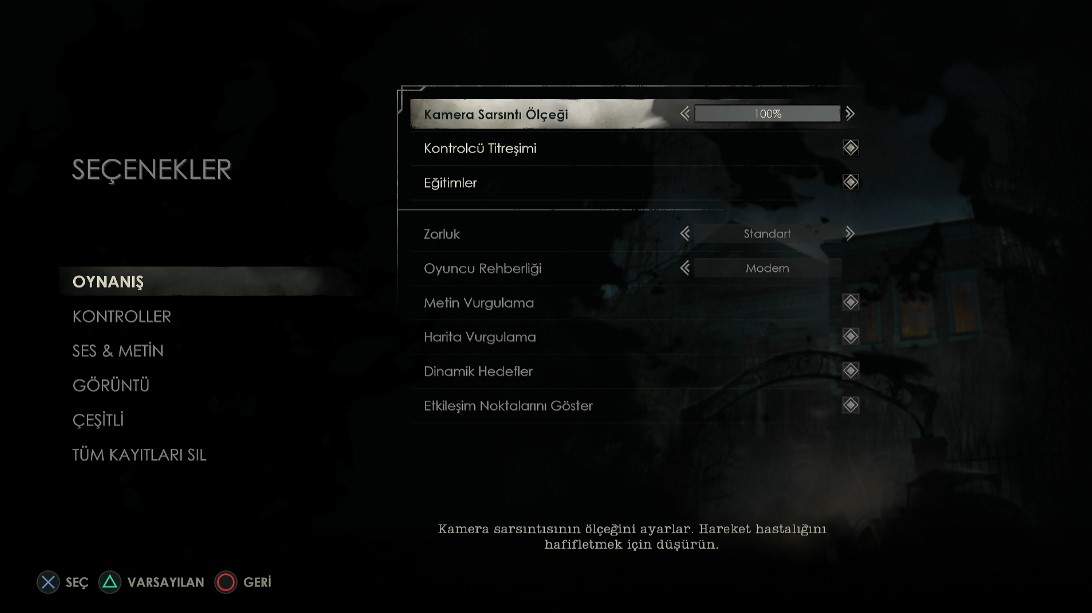This screenshot has height=613, width=1092.
Task: Toggle the Harita Vurgulama checkbox
Action: [x=850, y=337]
